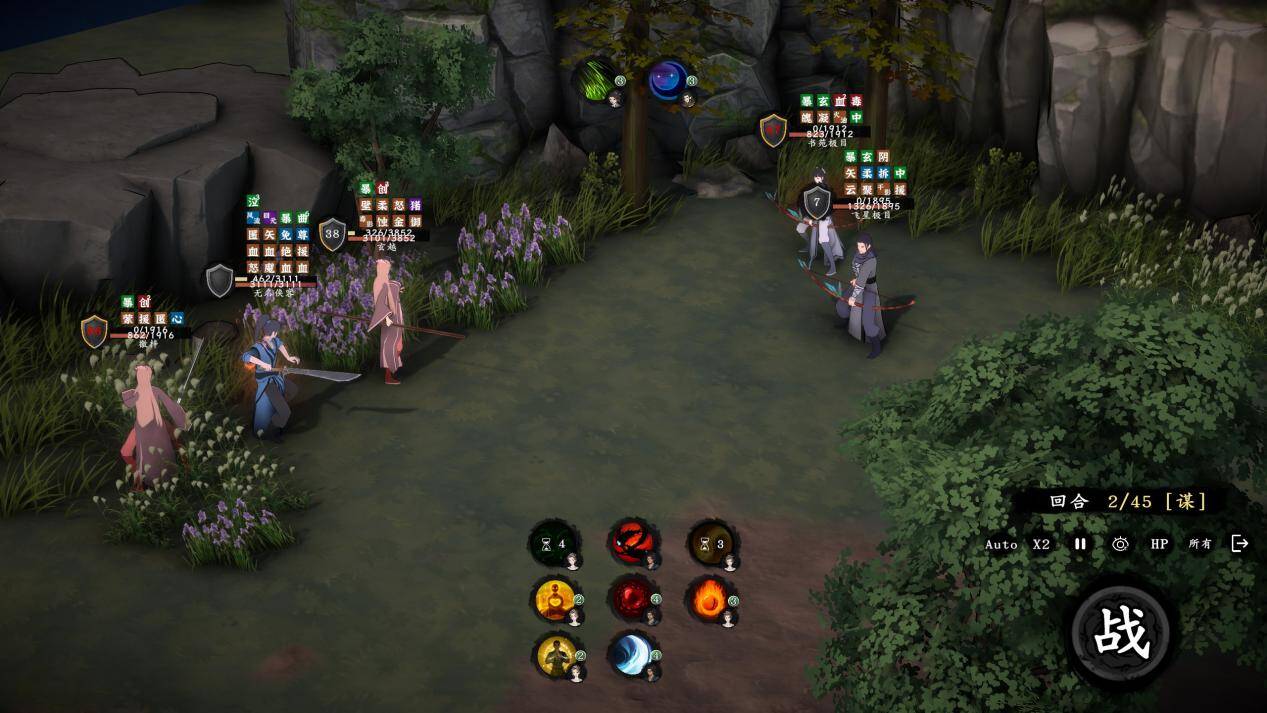Pick the golden standing martial-artist skill

555,654
